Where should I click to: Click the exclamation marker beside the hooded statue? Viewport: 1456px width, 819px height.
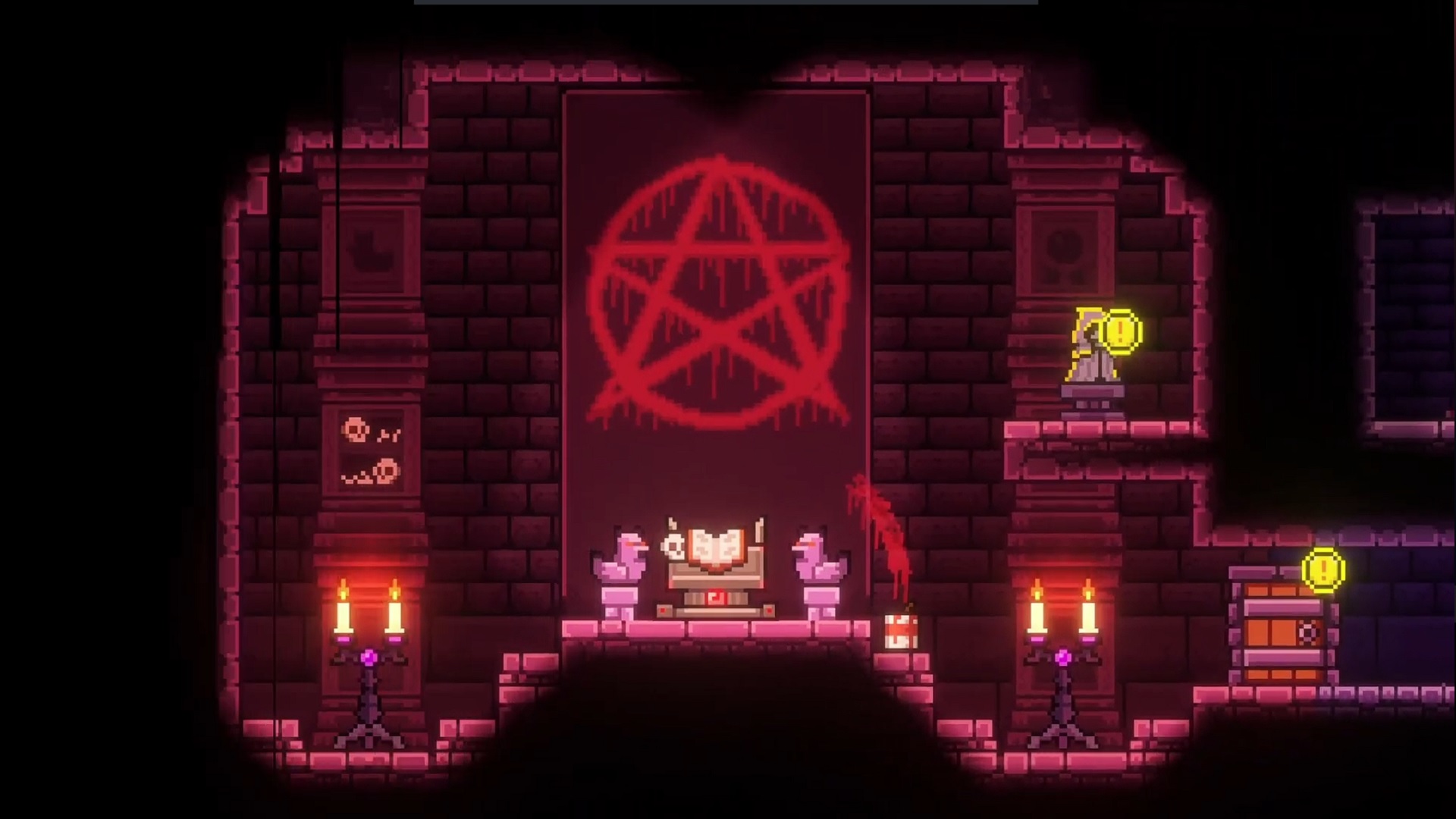point(1122,331)
